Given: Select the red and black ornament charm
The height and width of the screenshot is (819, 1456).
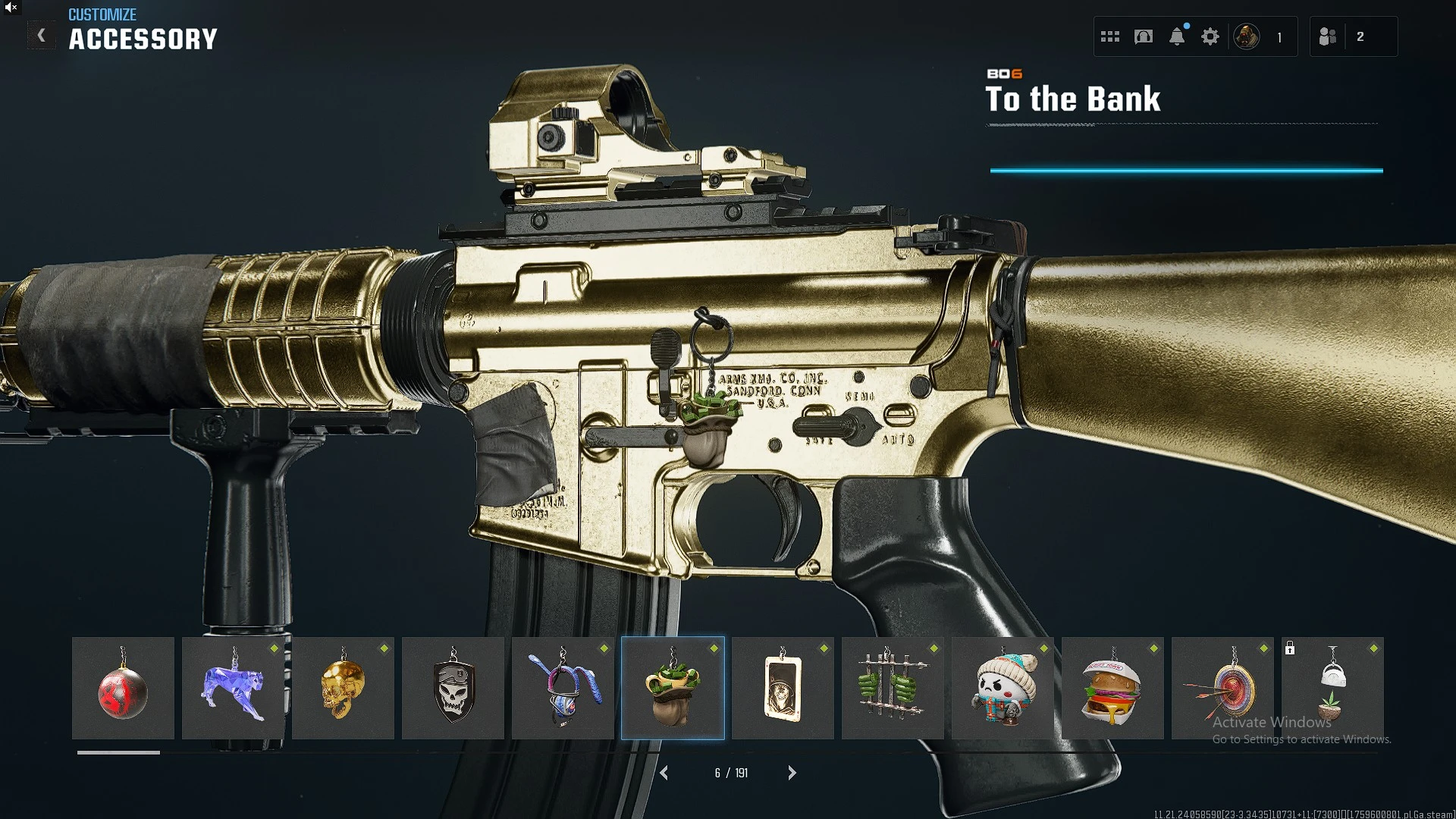Looking at the screenshot, I should tap(123, 689).
